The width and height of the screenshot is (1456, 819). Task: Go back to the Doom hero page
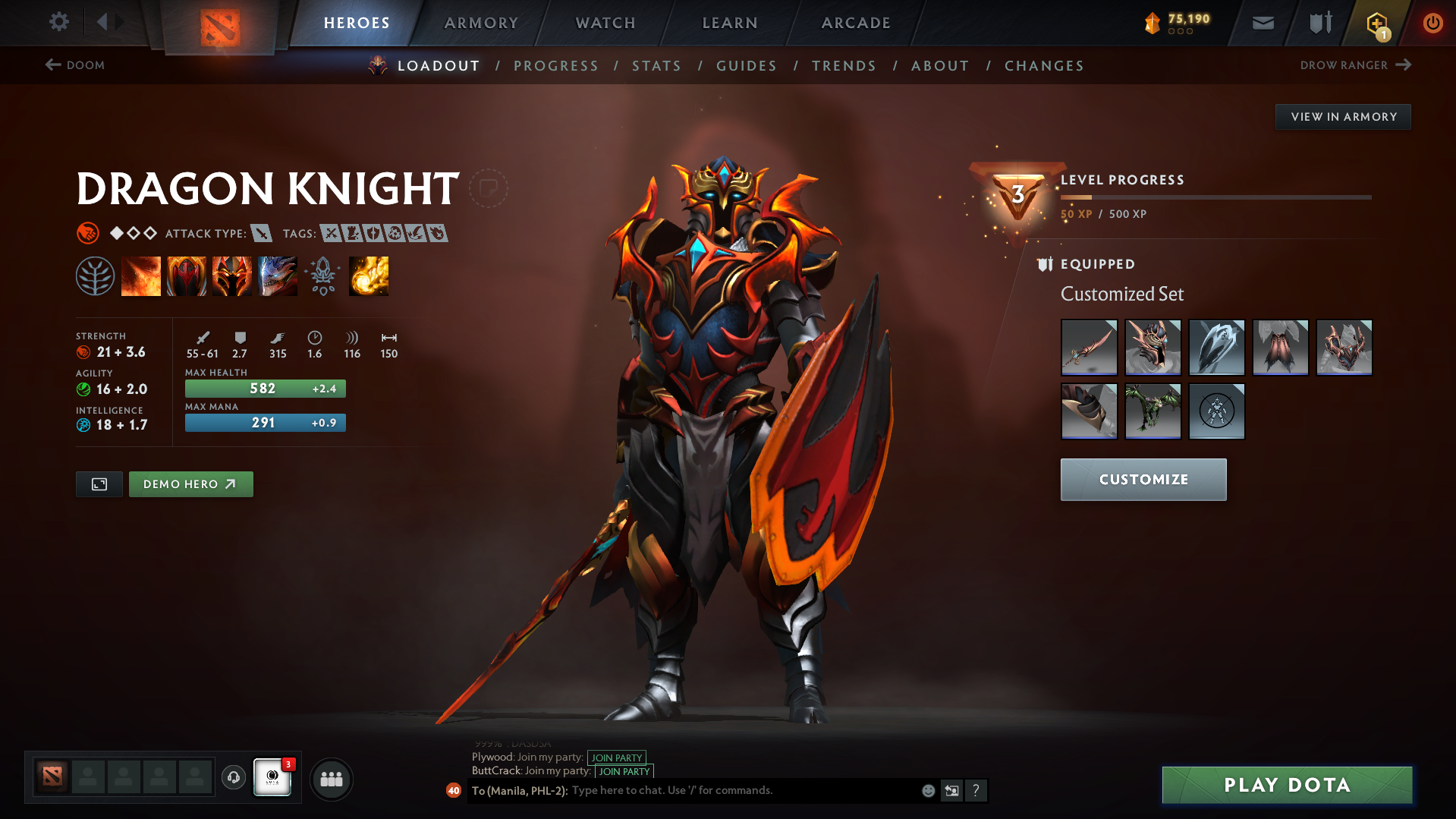pyautogui.click(x=76, y=65)
